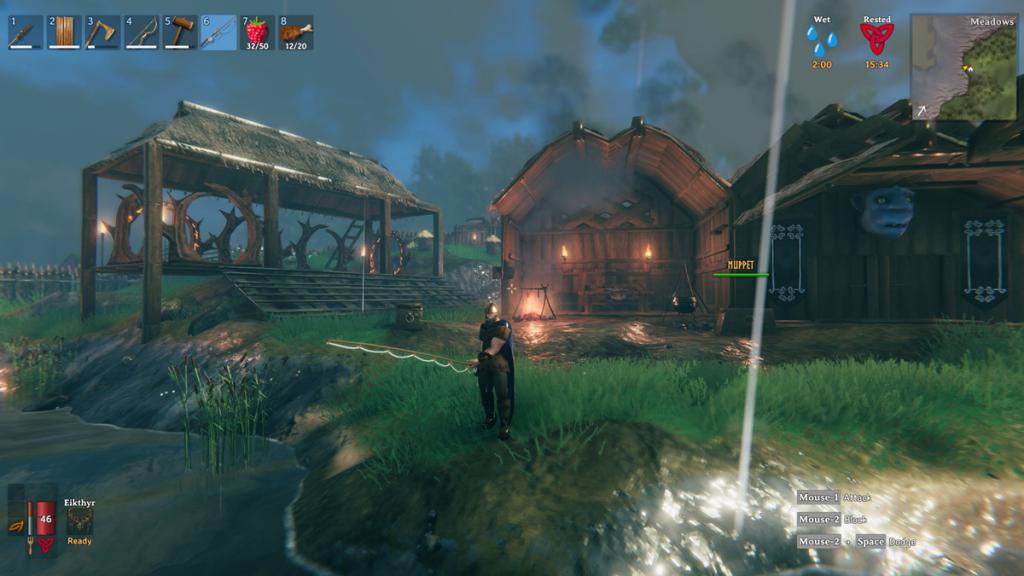The height and width of the screenshot is (576, 1024).
Task: Choose the hammer in hotbar slot 5
Action: [180, 33]
